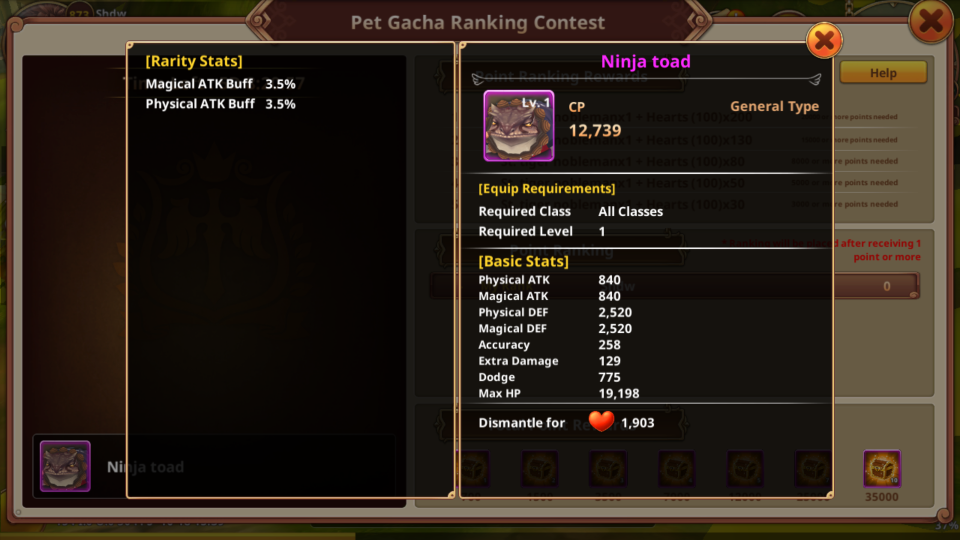This screenshot has height=540, width=960.
Task: Close the Pet Gacha Ranking Contest window
Action: click(930, 21)
